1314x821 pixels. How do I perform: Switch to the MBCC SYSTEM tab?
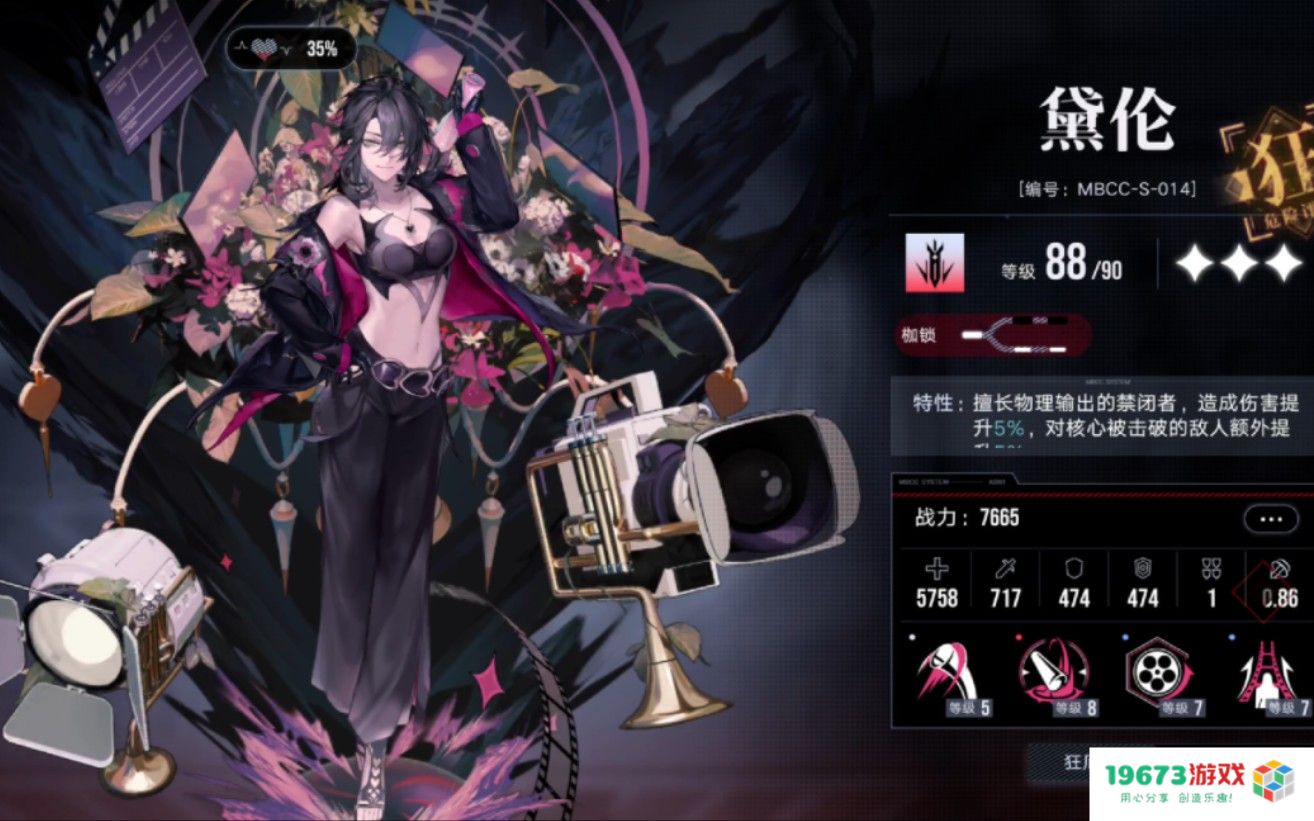[922, 480]
